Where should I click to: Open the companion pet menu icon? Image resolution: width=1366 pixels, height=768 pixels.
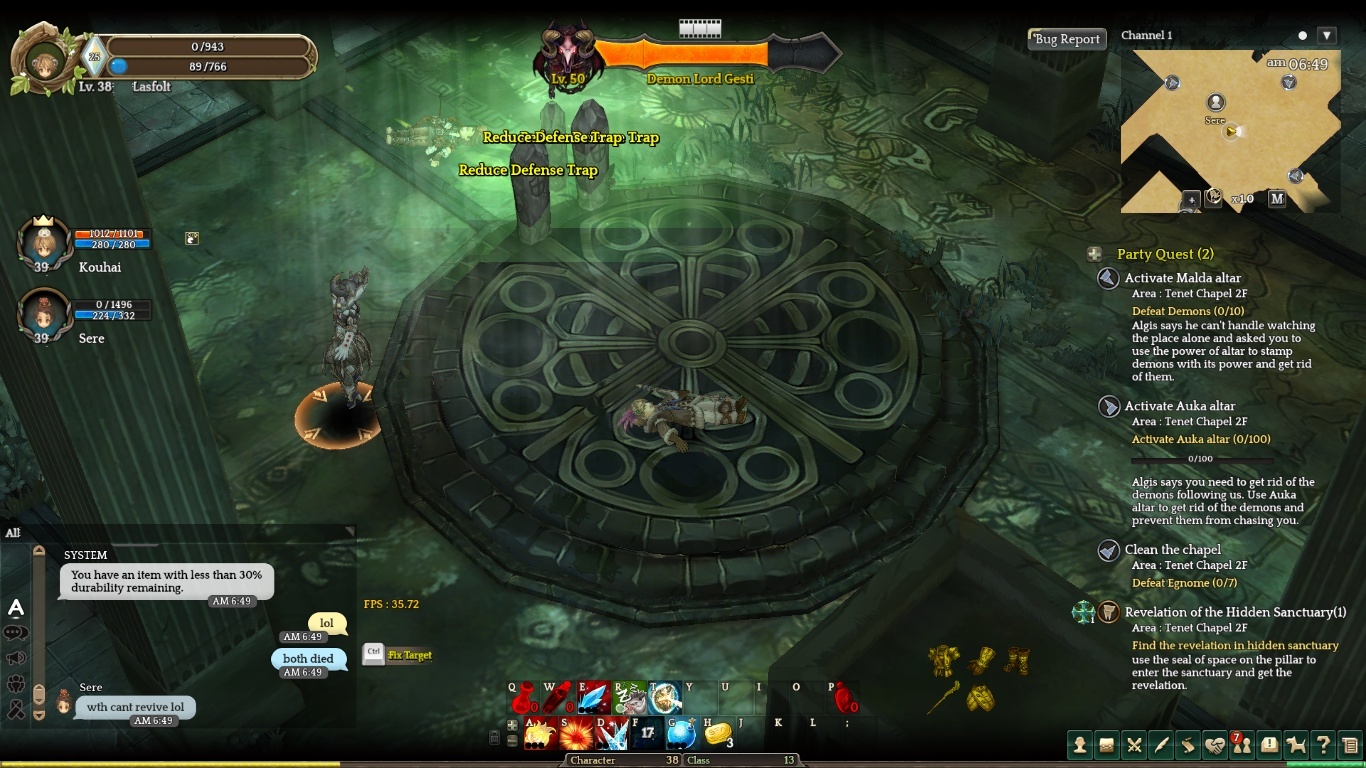click(1296, 744)
